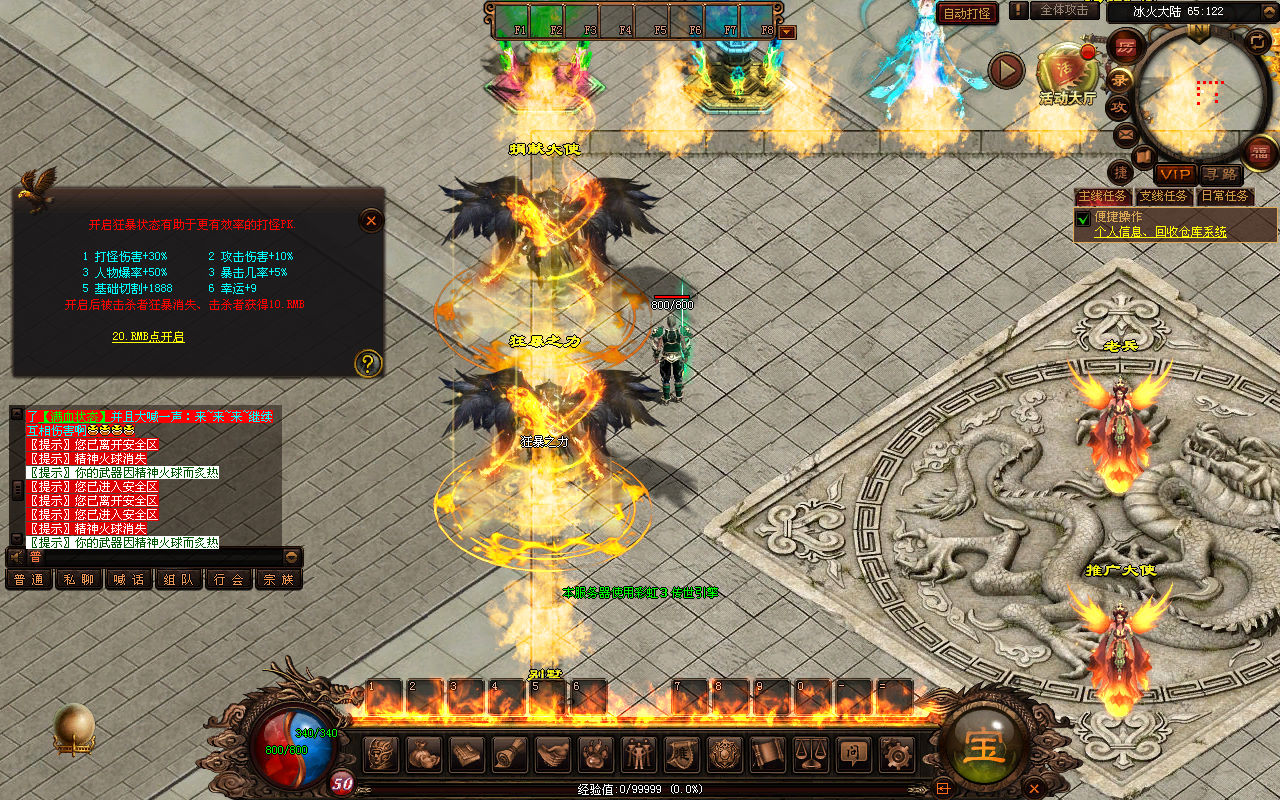Image resolution: width=1280 pixels, height=800 pixels.
Task: Open the question mark help button
Action: point(368,363)
